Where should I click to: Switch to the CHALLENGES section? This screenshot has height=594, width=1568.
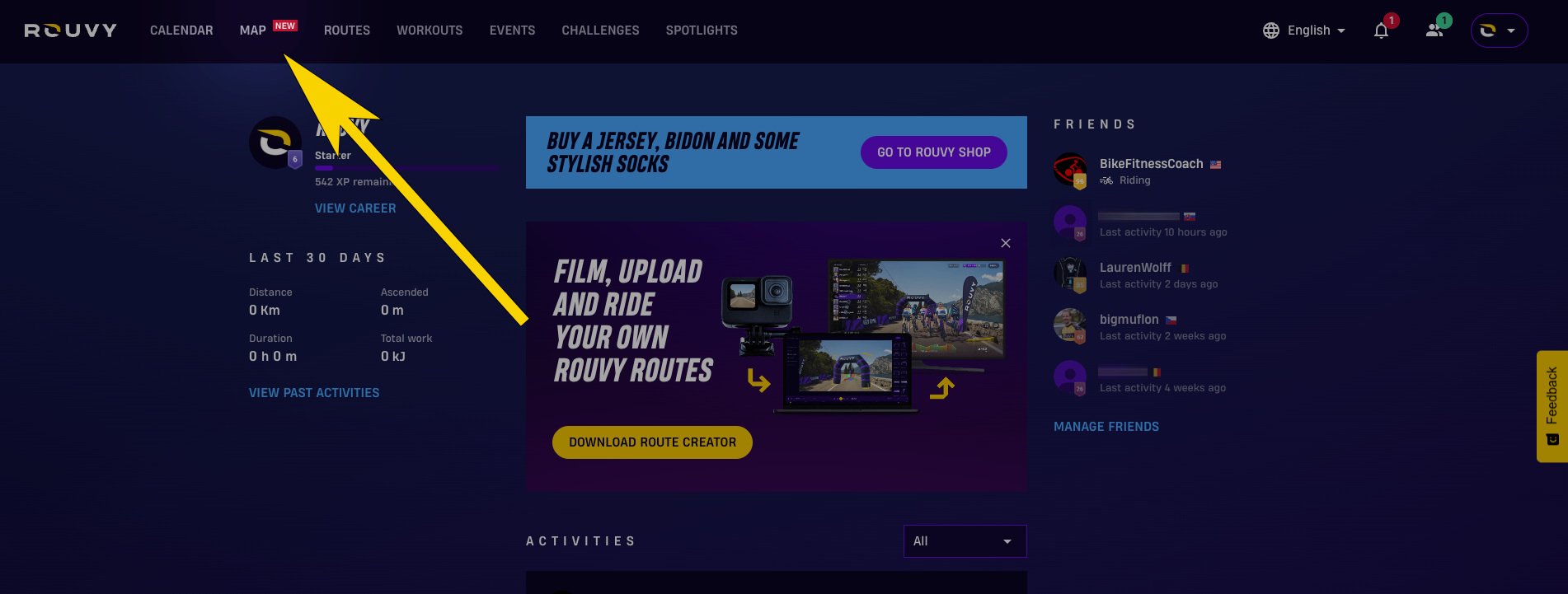pyautogui.click(x=600, y=30)
